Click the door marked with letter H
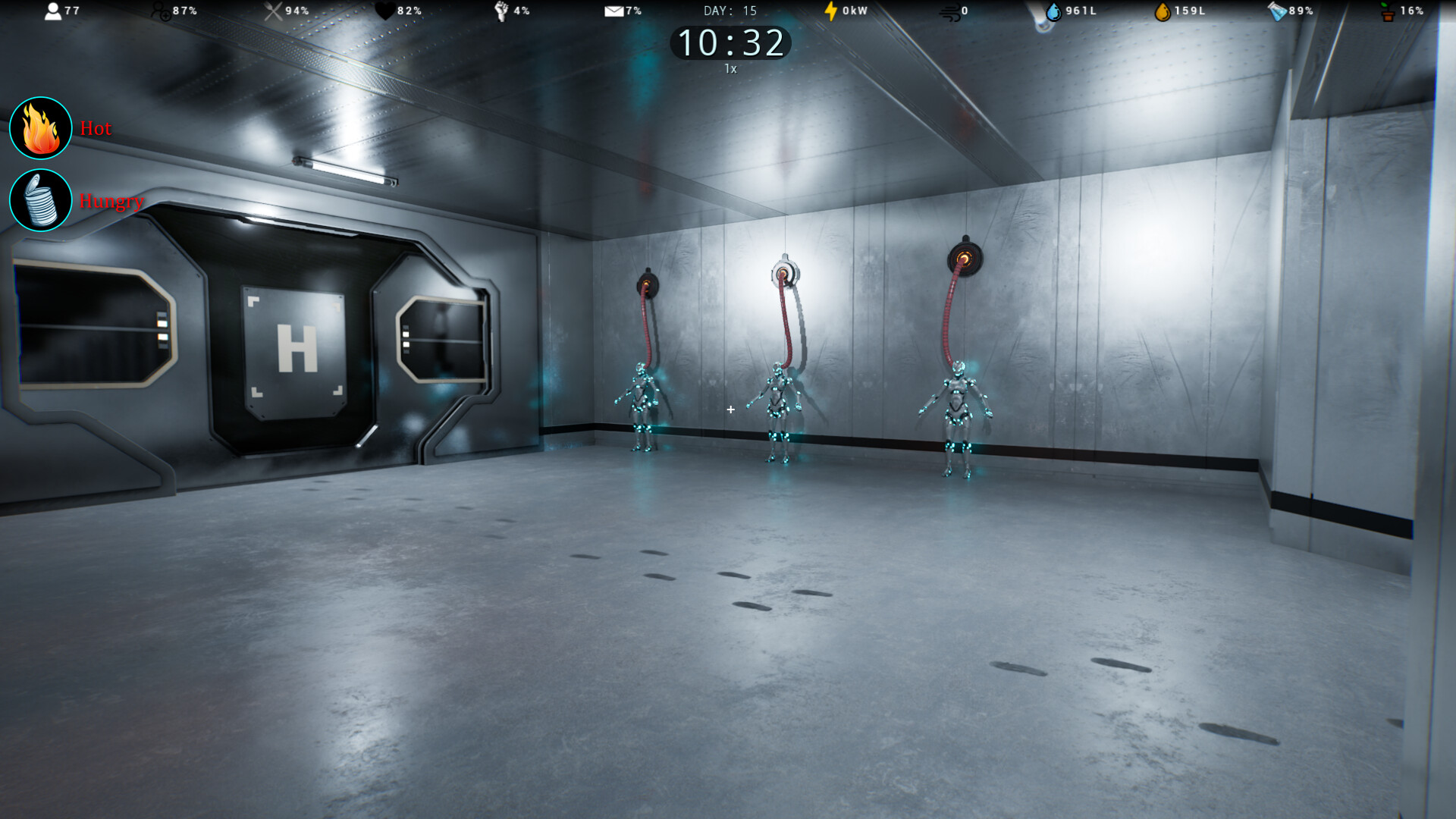This screenshot has height=819, width=1456. click(297, 349)
